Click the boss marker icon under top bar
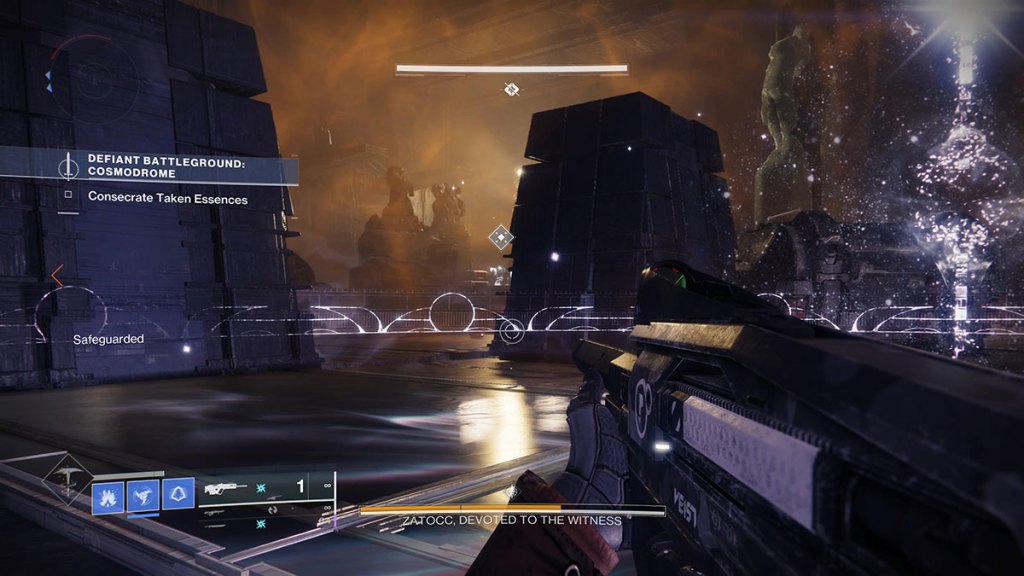Viewport: 1024px width, 576px height. (511, 89)
